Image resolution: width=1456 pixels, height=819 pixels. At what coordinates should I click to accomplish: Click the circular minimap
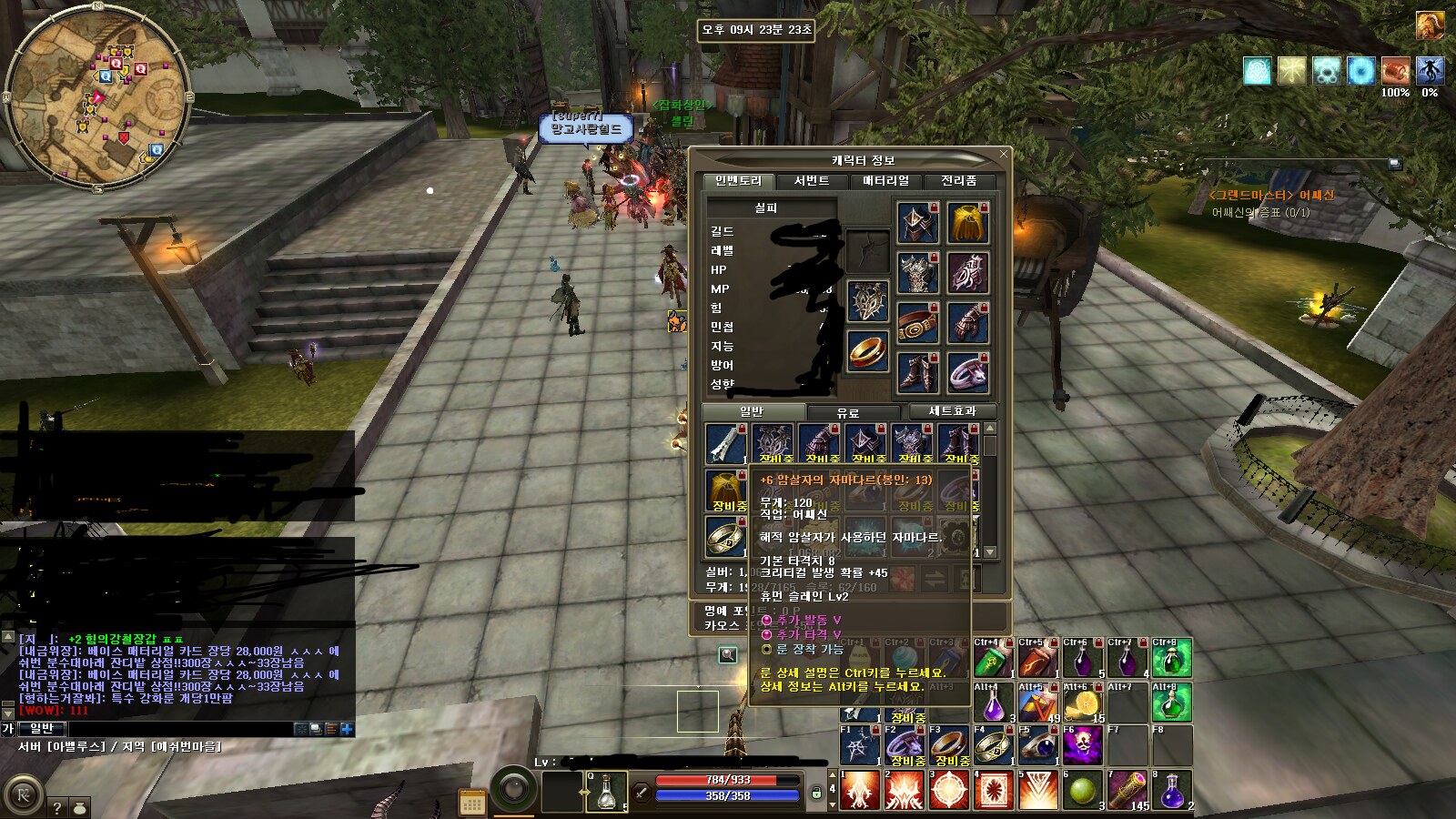coord(97,98)
